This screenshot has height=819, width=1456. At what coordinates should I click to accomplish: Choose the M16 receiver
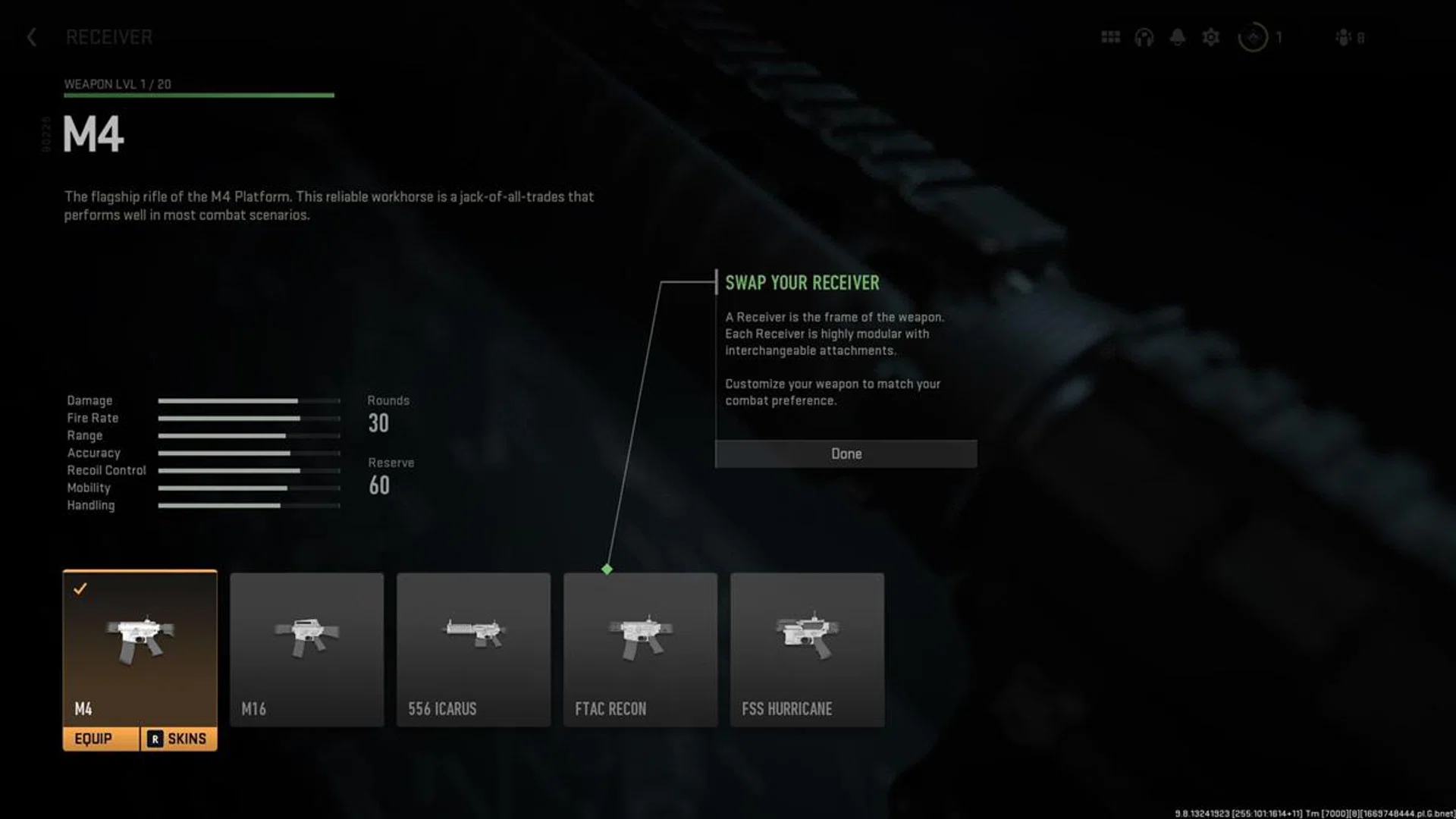(306, 649)
